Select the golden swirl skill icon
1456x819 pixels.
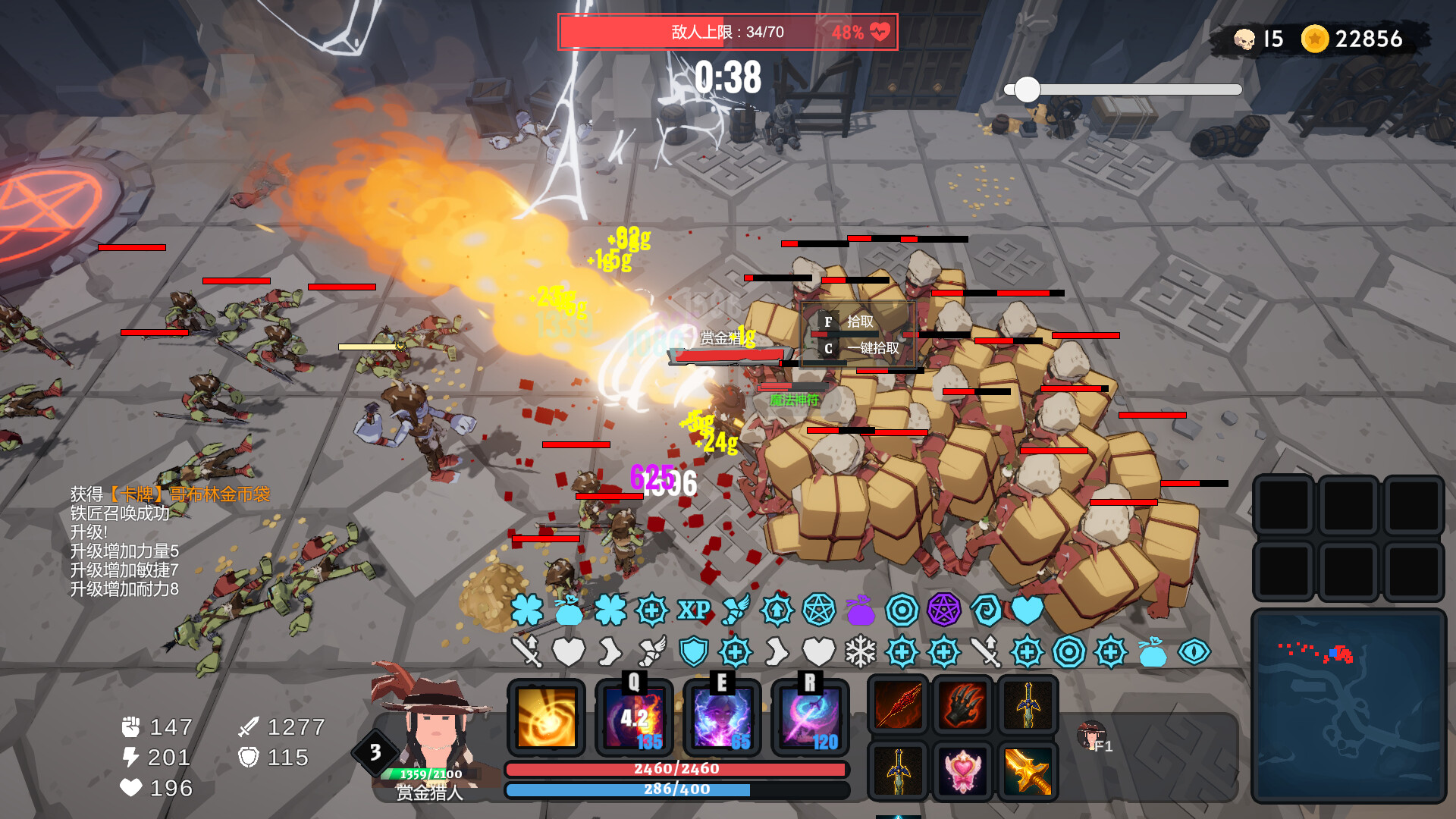pos(546,718)
